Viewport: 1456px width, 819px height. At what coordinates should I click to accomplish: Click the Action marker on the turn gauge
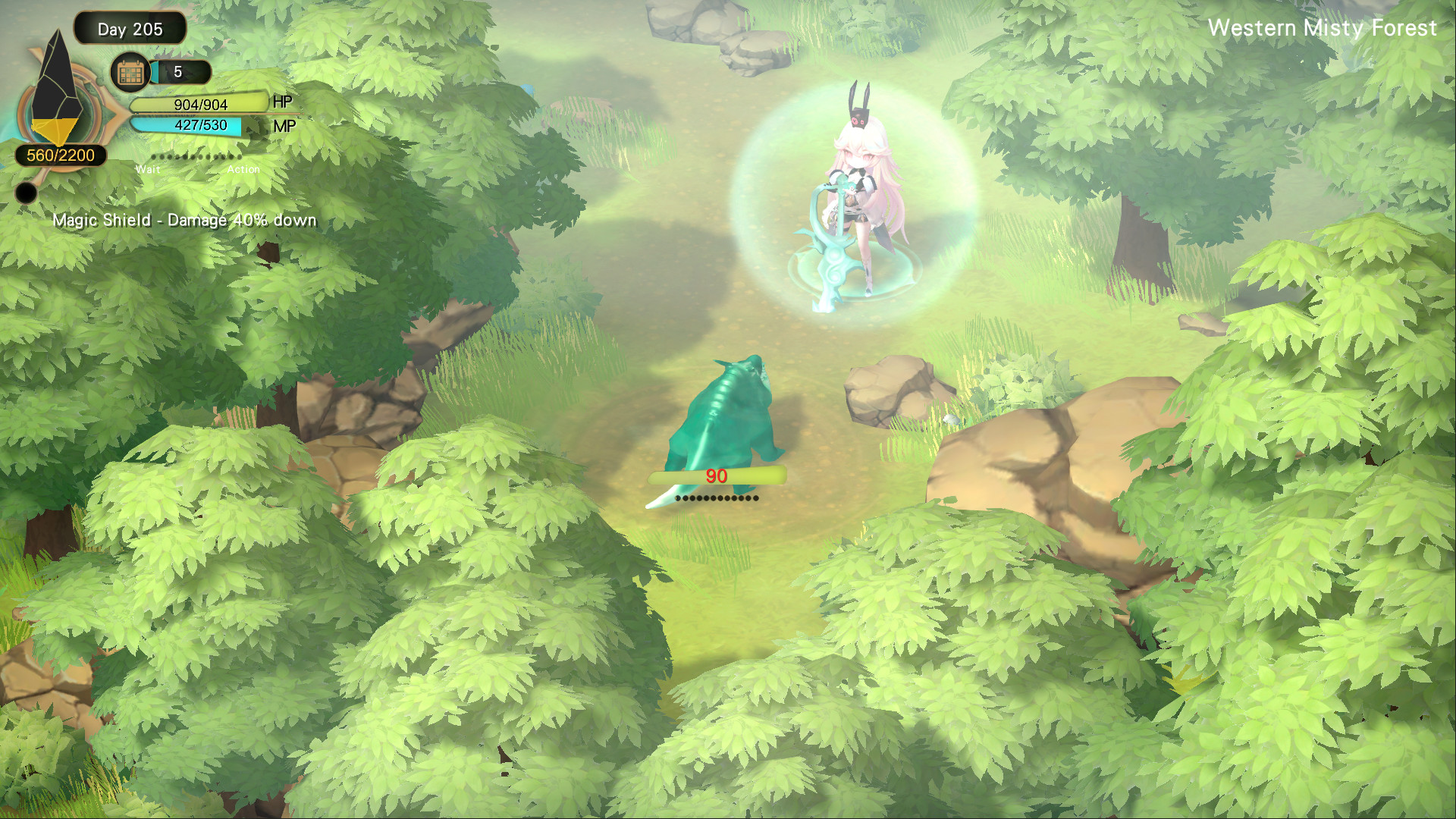coord(245,170)
